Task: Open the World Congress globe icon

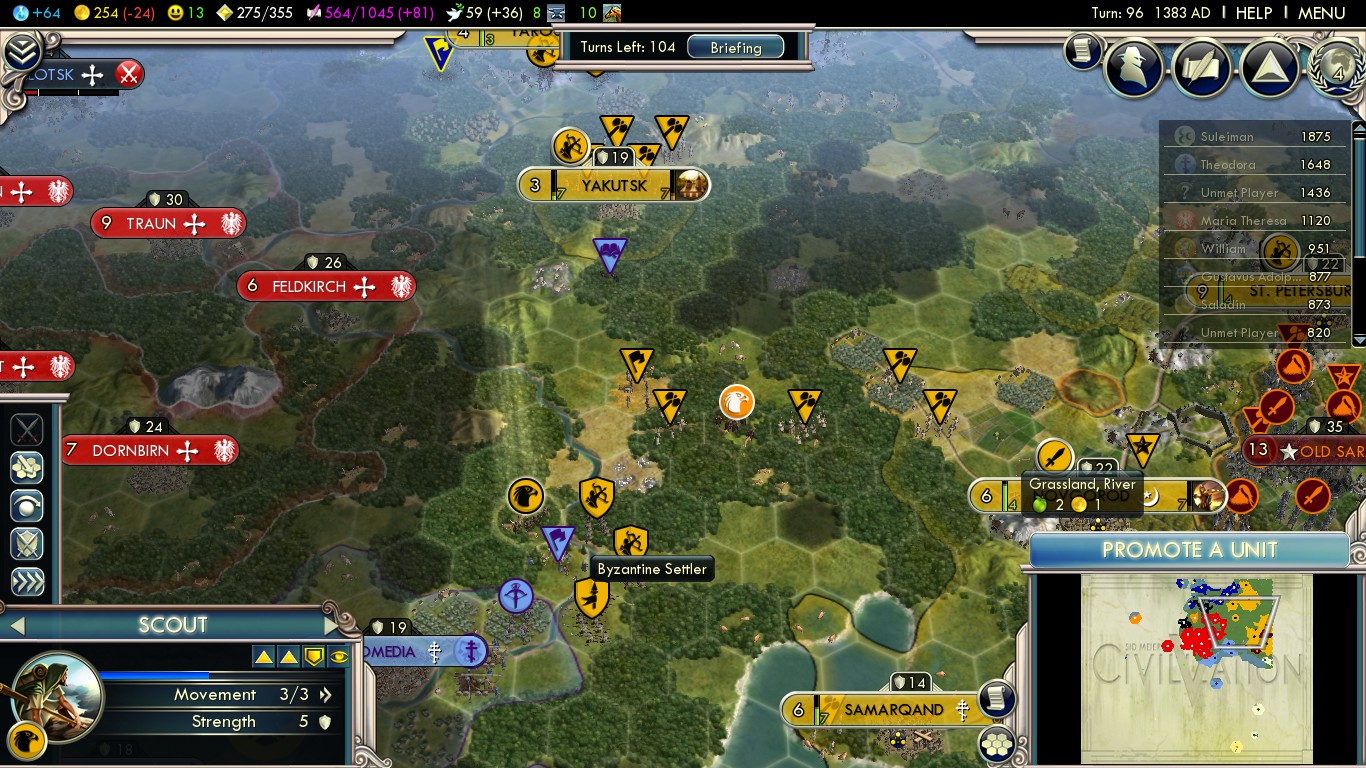Action: (x=1338, y=67)
